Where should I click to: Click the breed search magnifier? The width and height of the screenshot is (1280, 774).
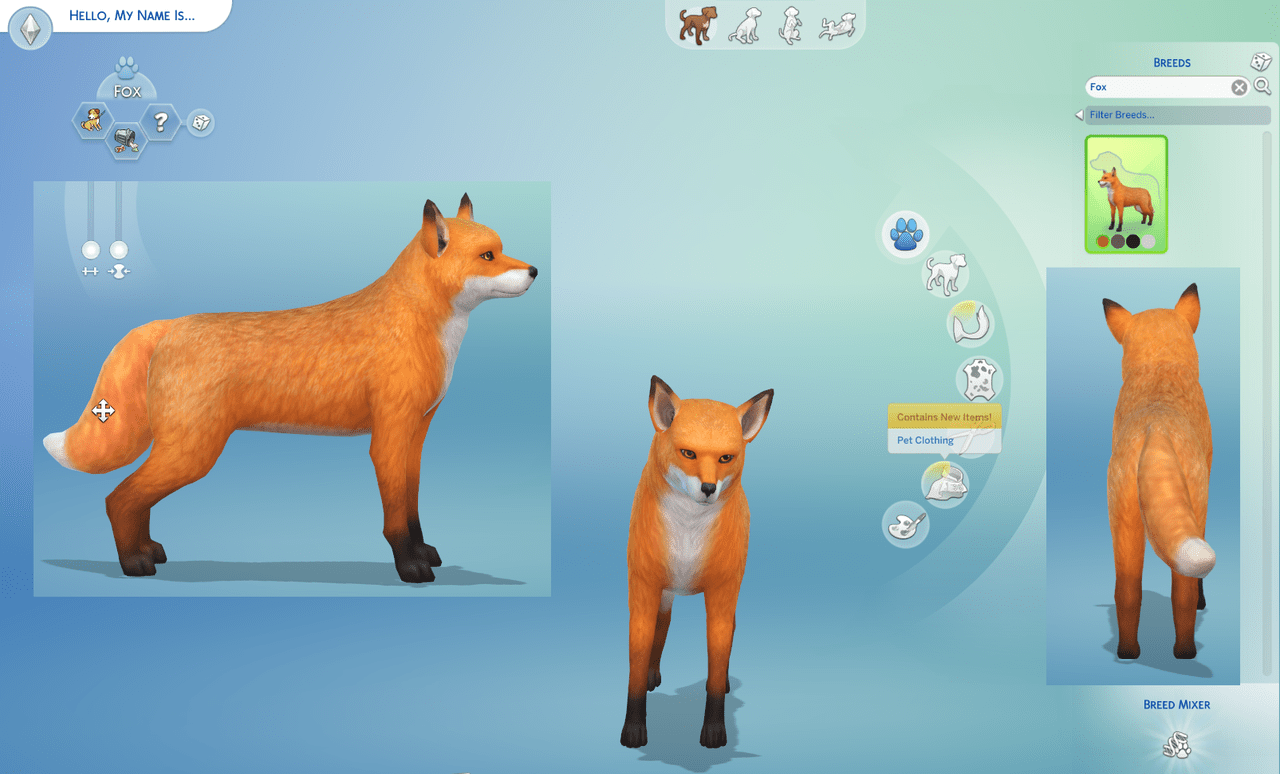click(1262, 87)
